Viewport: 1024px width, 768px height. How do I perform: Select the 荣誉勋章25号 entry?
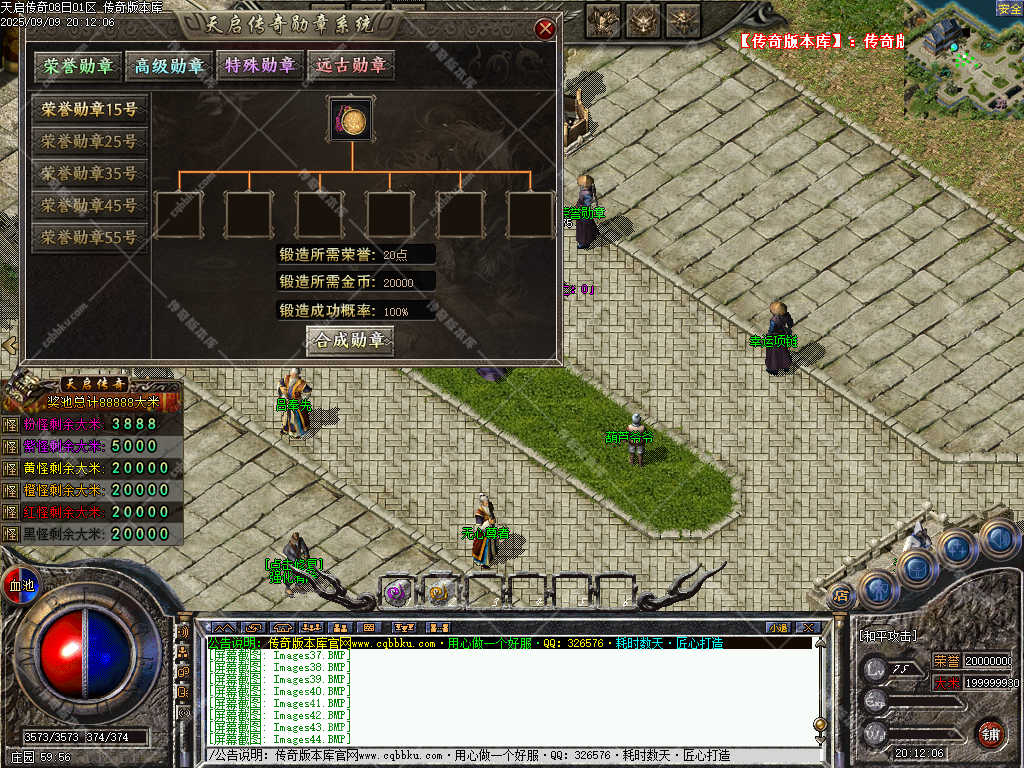89,142
